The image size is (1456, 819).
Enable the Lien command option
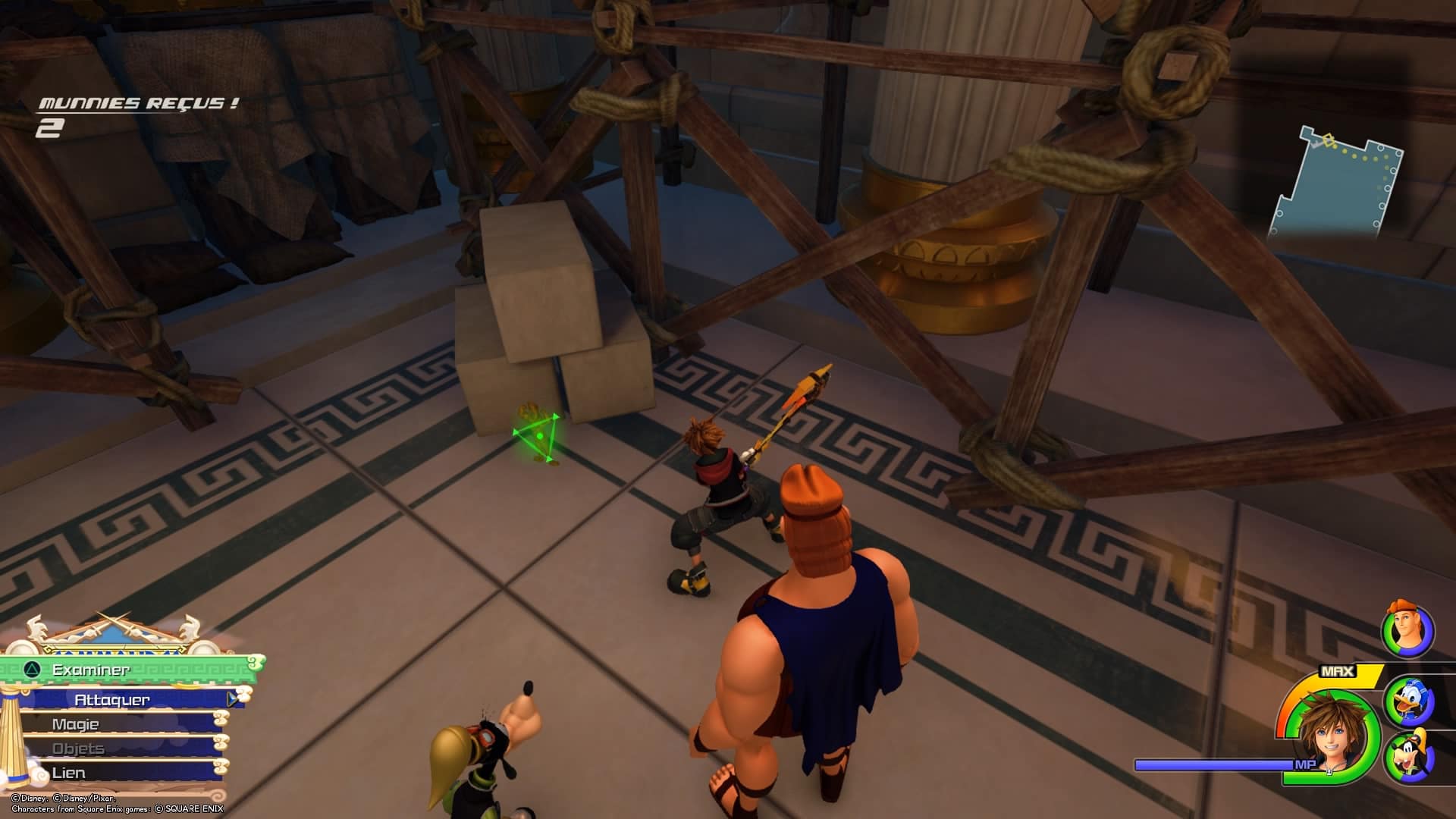coord(68,772)
